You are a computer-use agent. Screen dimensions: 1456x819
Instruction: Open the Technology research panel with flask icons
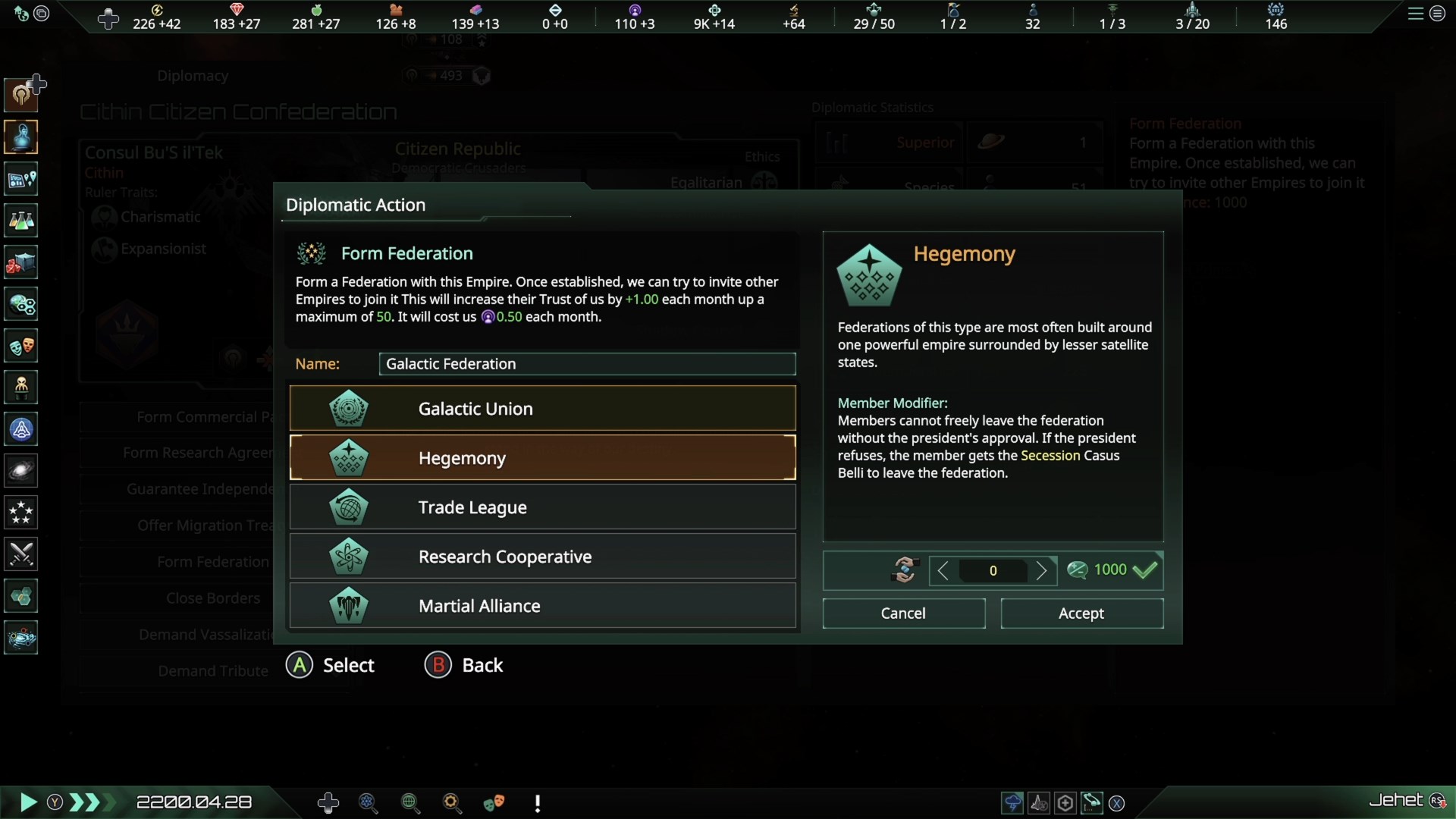20,221
